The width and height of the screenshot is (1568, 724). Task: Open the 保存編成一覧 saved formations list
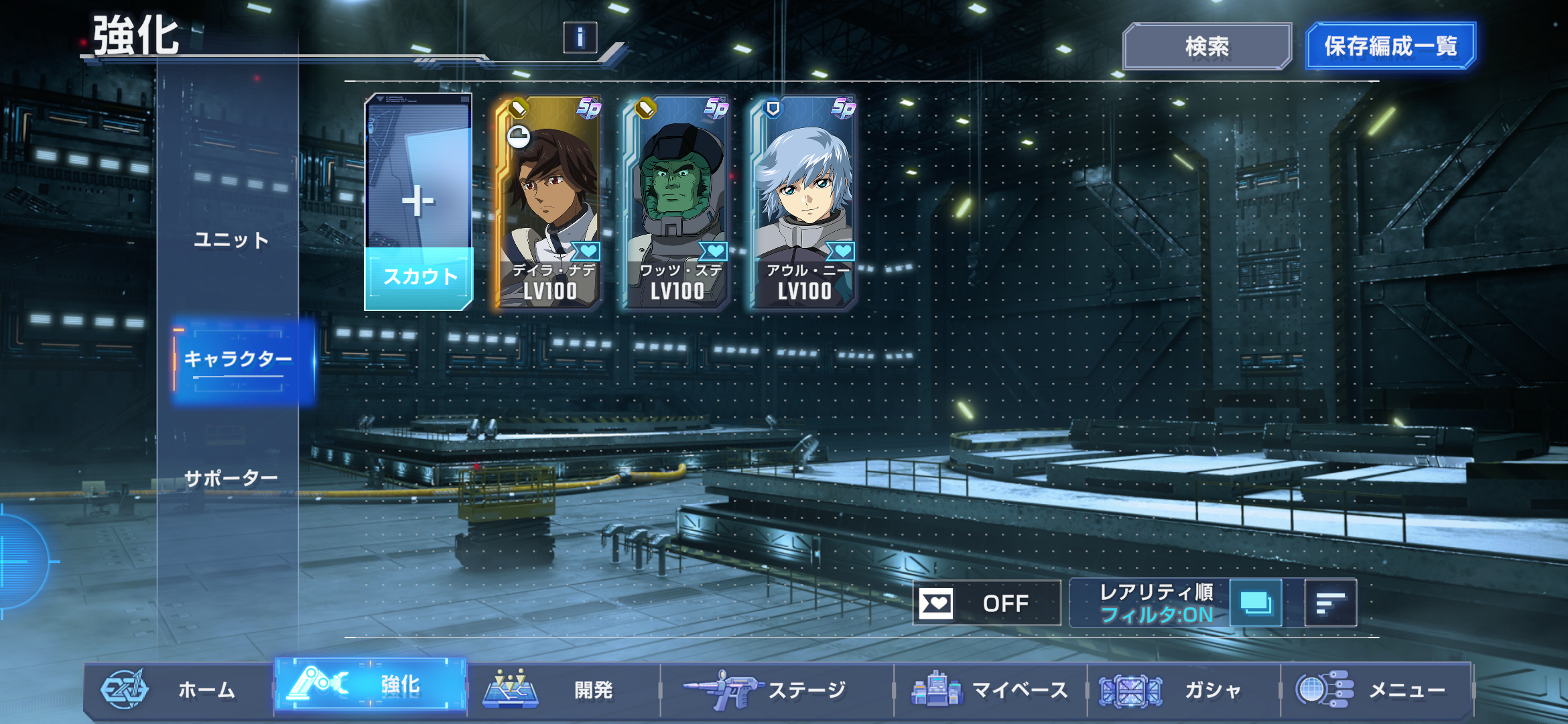[1390, 46]
